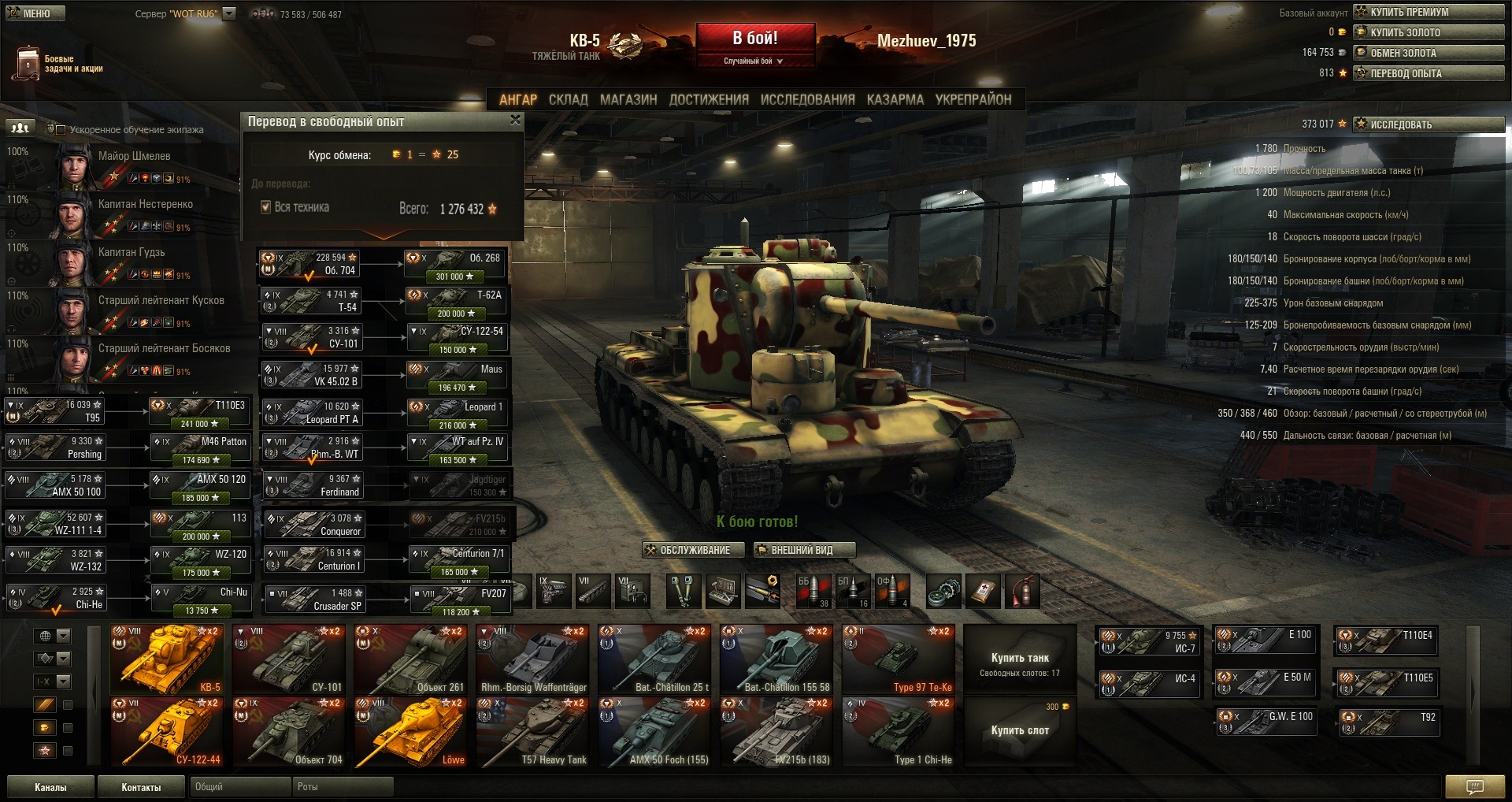
Task: Toggle the Вся техника checkbox
Action: point(266,207)
